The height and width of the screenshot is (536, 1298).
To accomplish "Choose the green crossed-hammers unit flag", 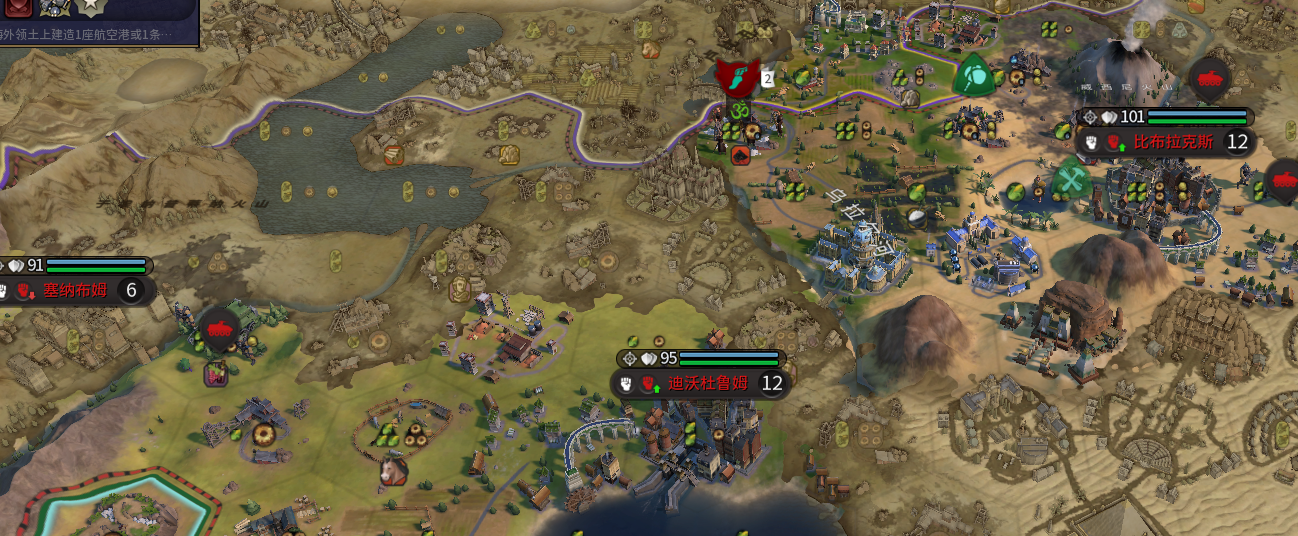I will coord(1072,182).
